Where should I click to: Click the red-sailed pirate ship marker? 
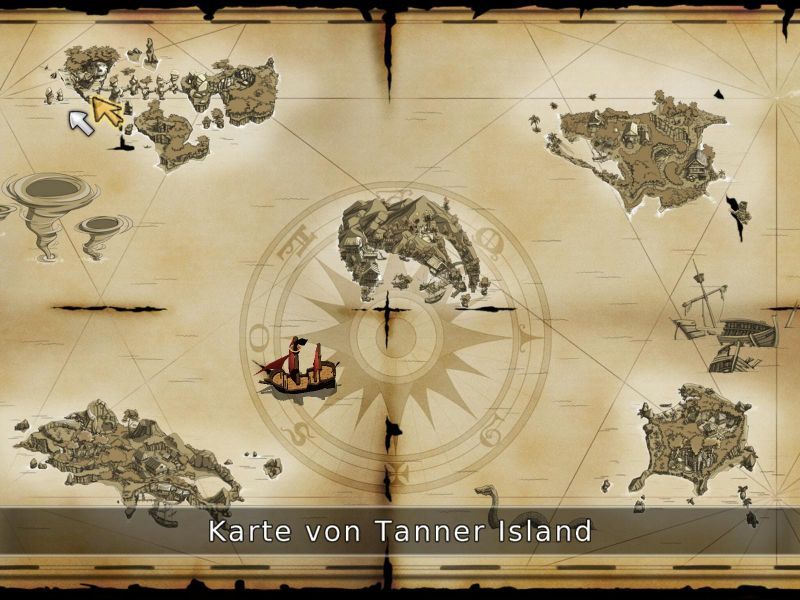(x=299, y=368)
